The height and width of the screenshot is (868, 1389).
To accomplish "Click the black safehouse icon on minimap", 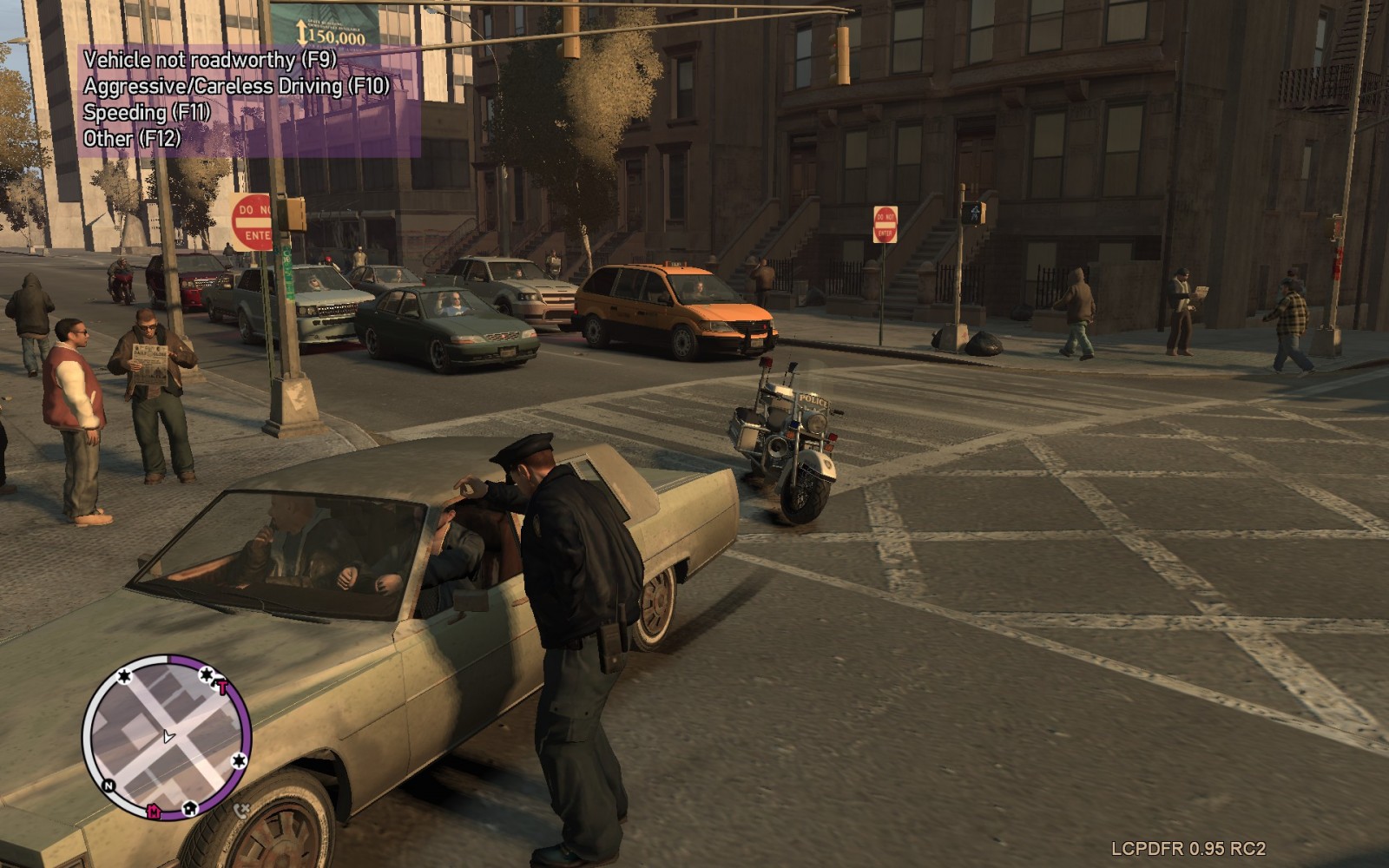I will (190, 809).
